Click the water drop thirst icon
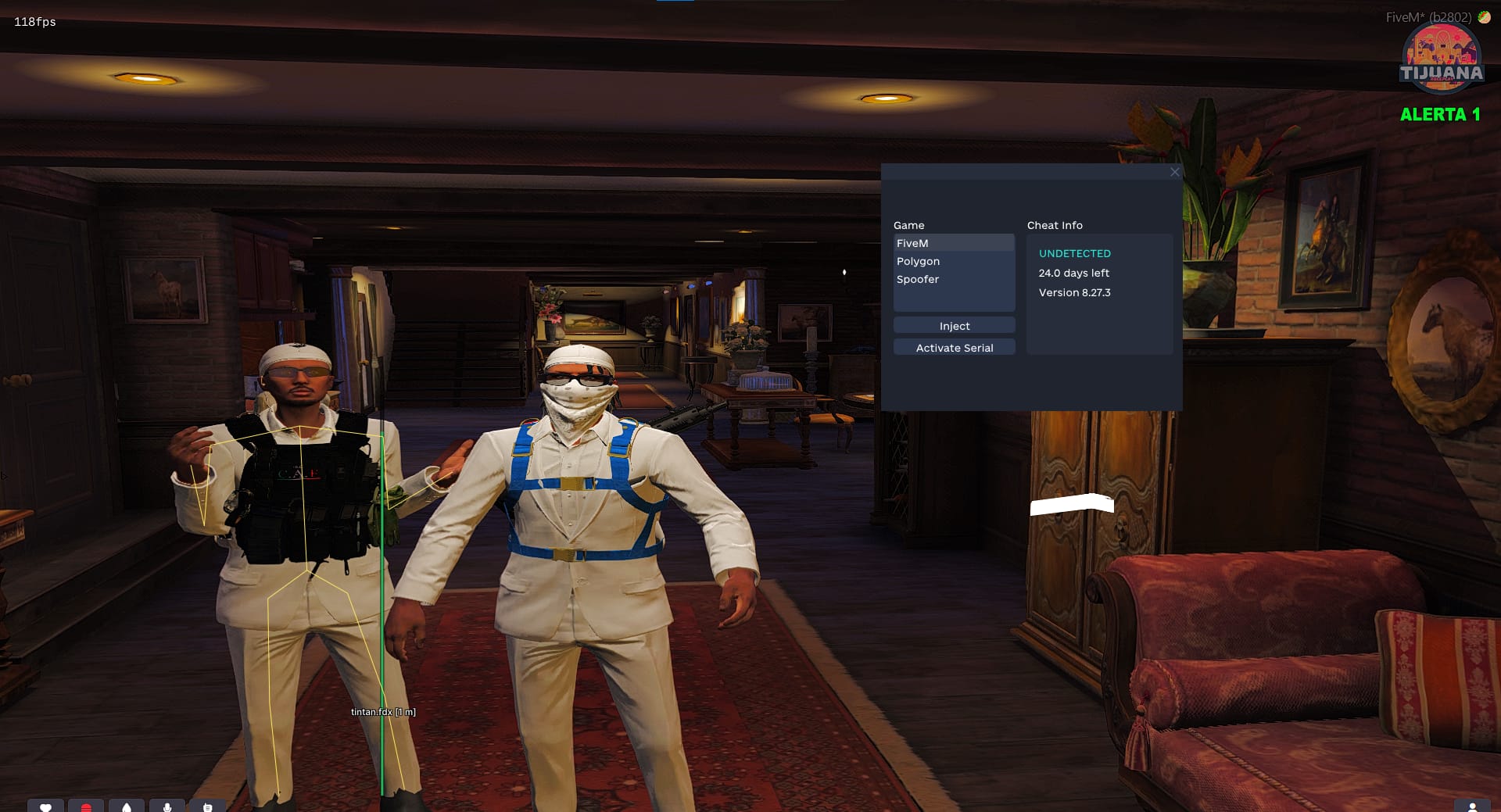Viewport: 1501px width, 812px height. (x=127, y=807)
